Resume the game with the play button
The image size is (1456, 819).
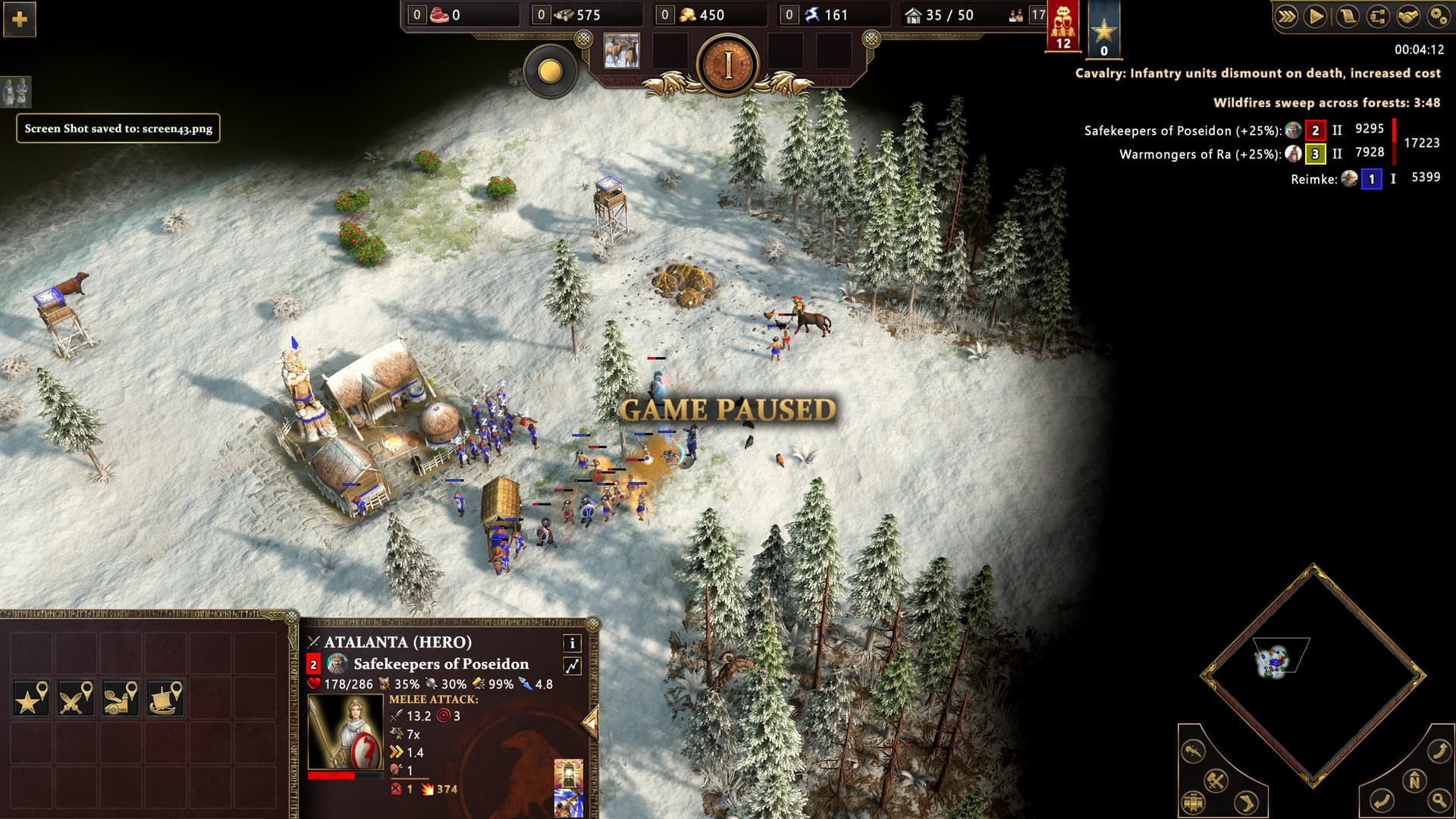point(1316,16)
